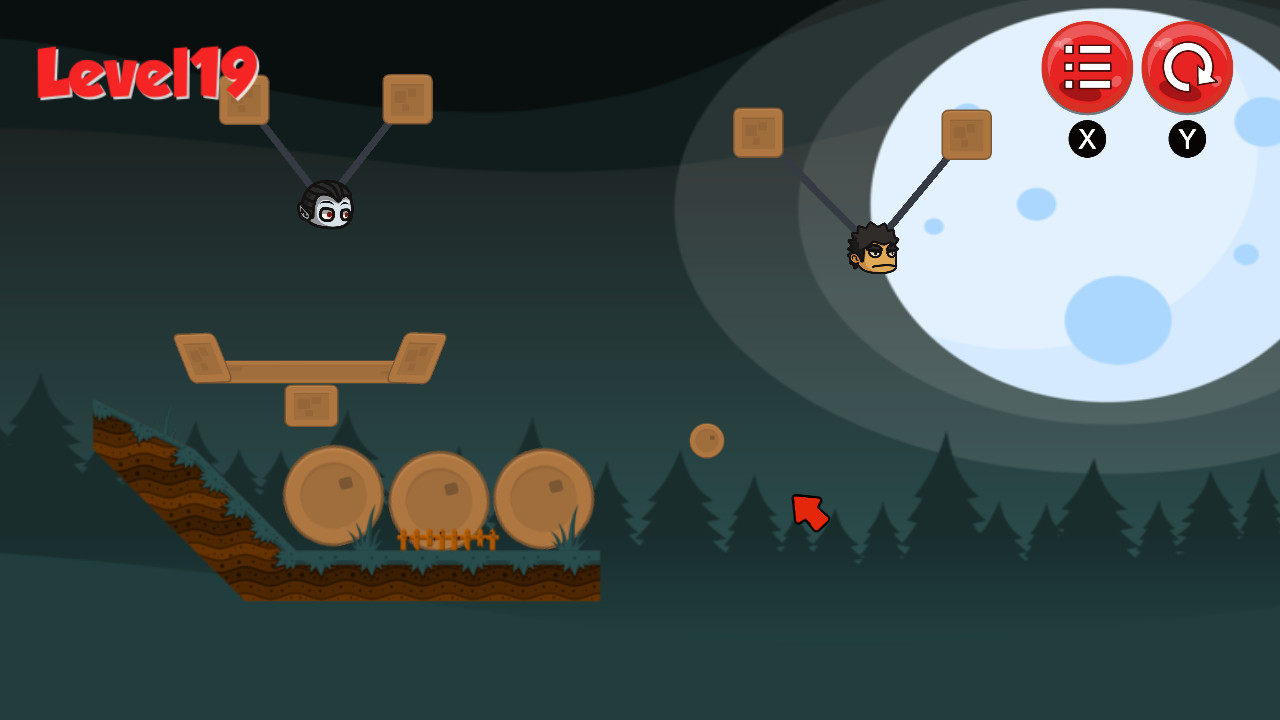Select the middle hay bale
This screenshot has height=720, width=1280.
440,498
